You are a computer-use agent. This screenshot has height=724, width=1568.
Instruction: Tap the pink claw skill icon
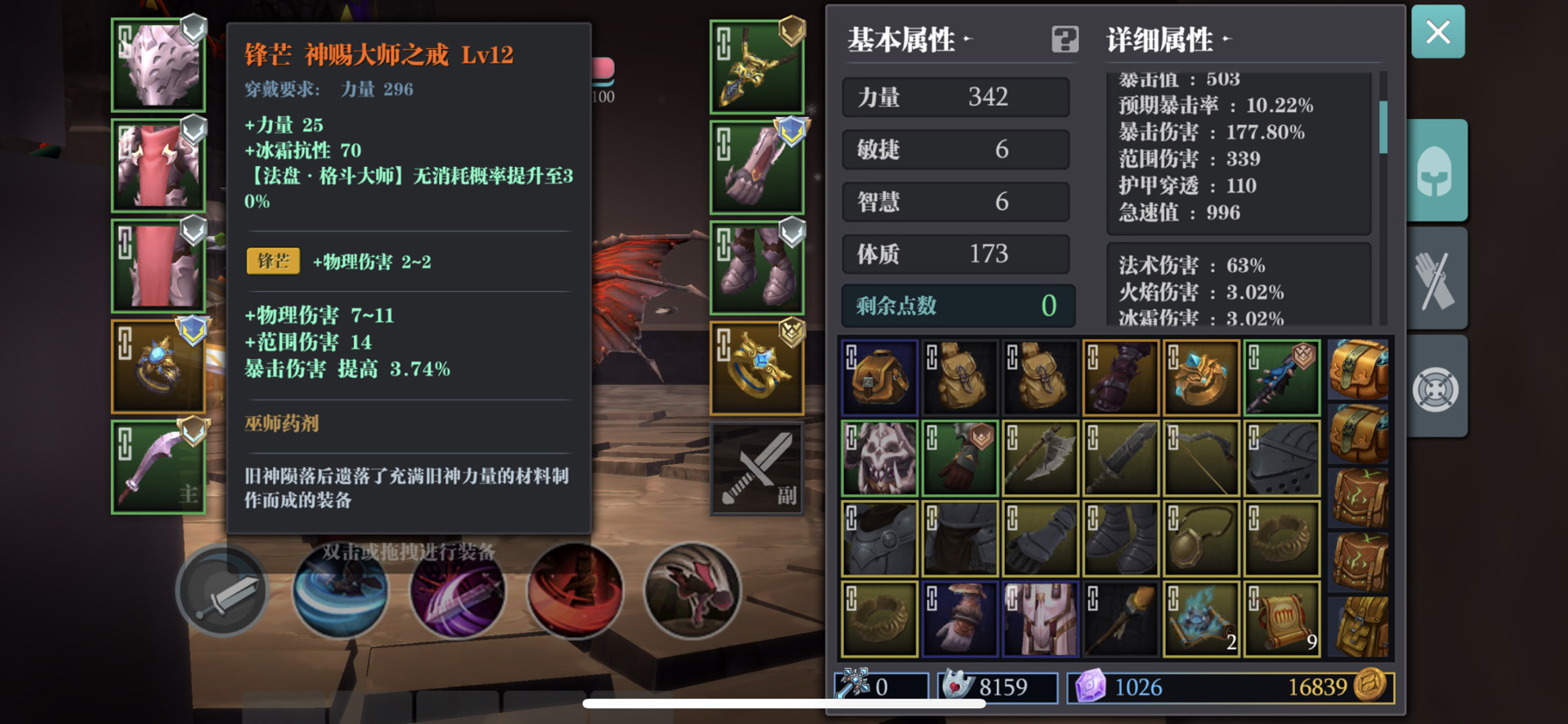pos(692,591)
